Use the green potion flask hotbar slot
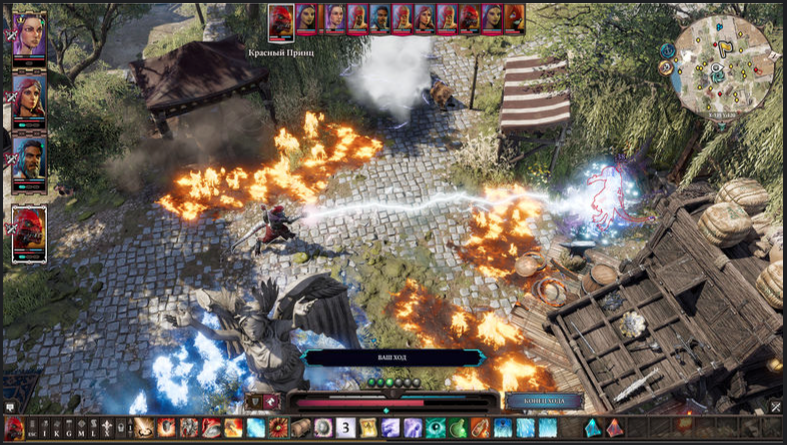787x445 pixels. click(x=457, y=428)
